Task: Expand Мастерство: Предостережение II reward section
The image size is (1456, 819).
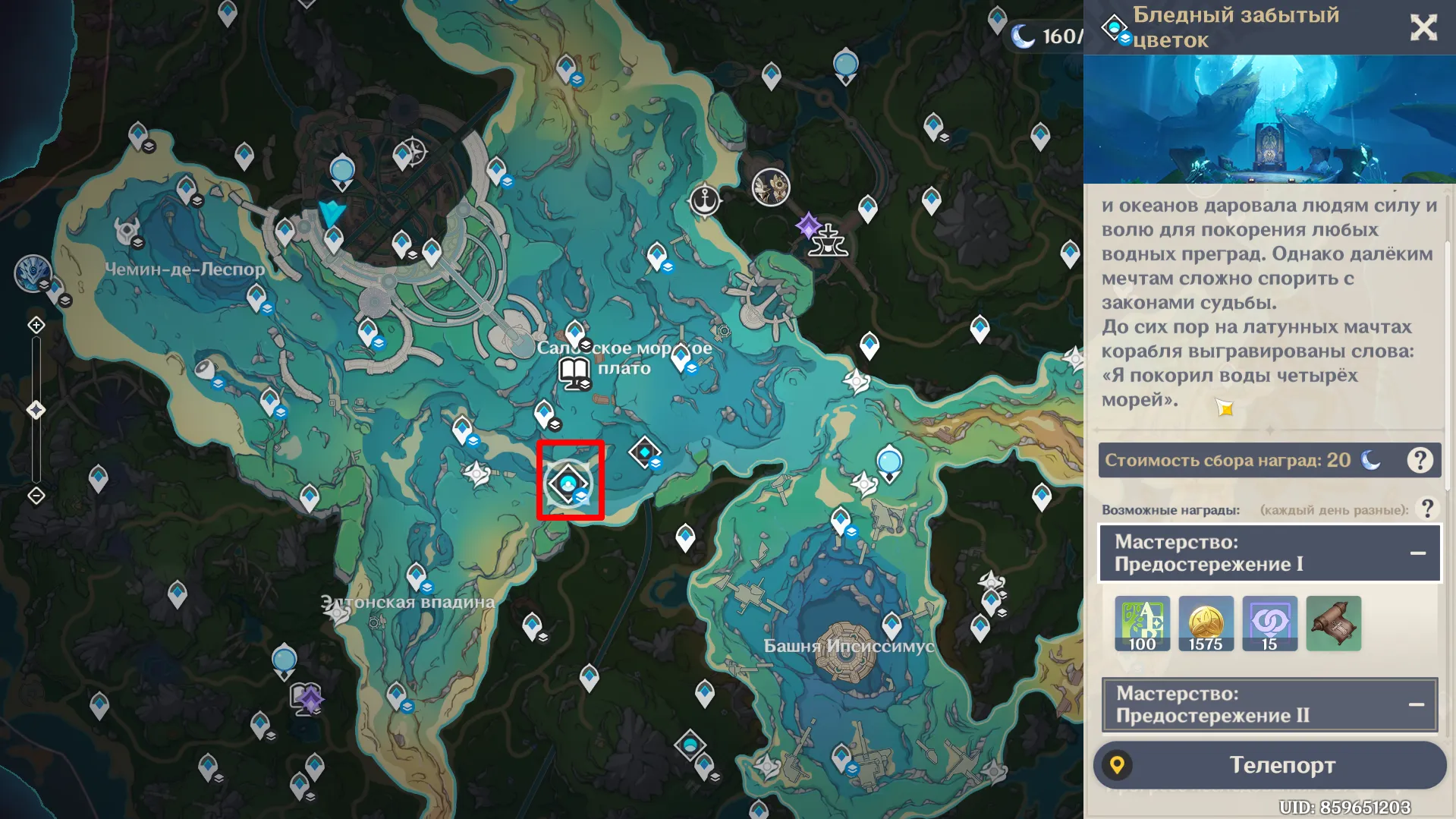Action: (x=1416, y=704)
